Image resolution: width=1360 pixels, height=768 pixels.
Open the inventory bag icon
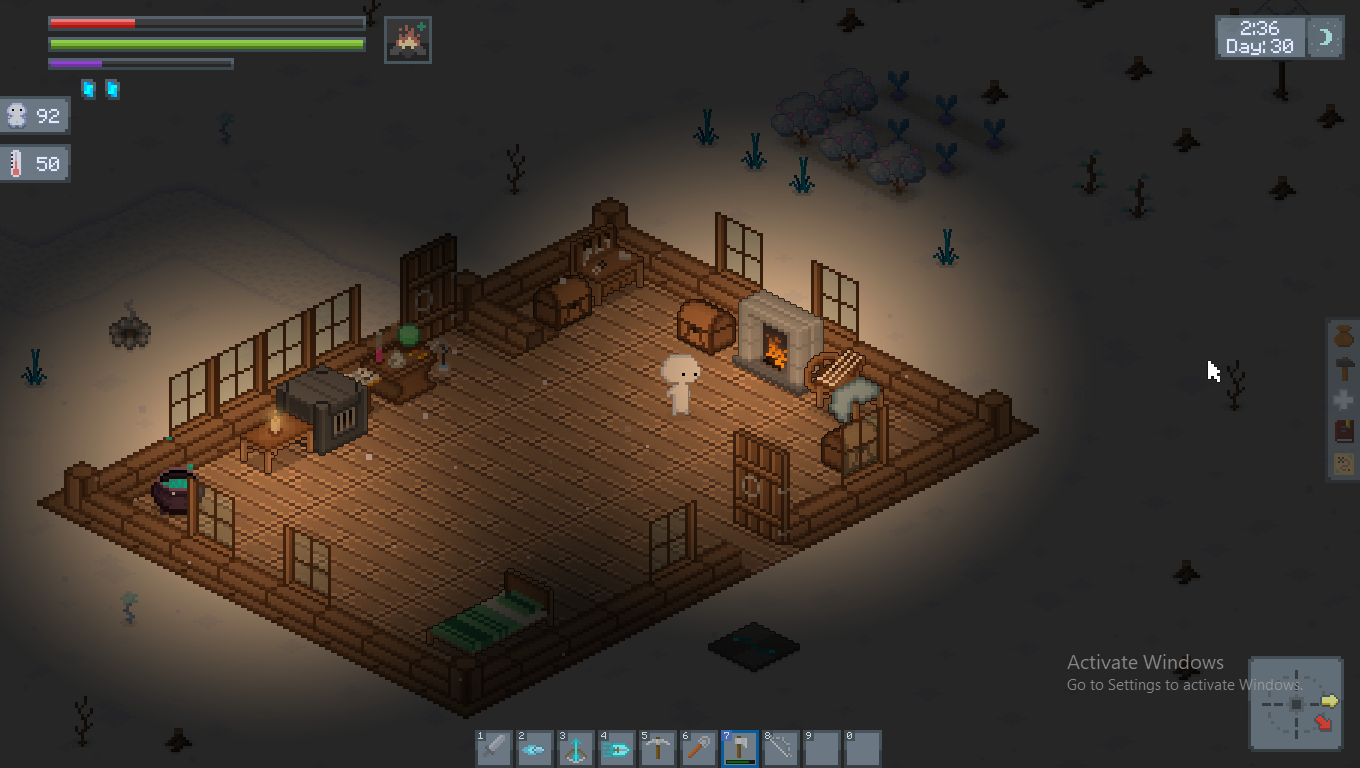pos(1343,337)
